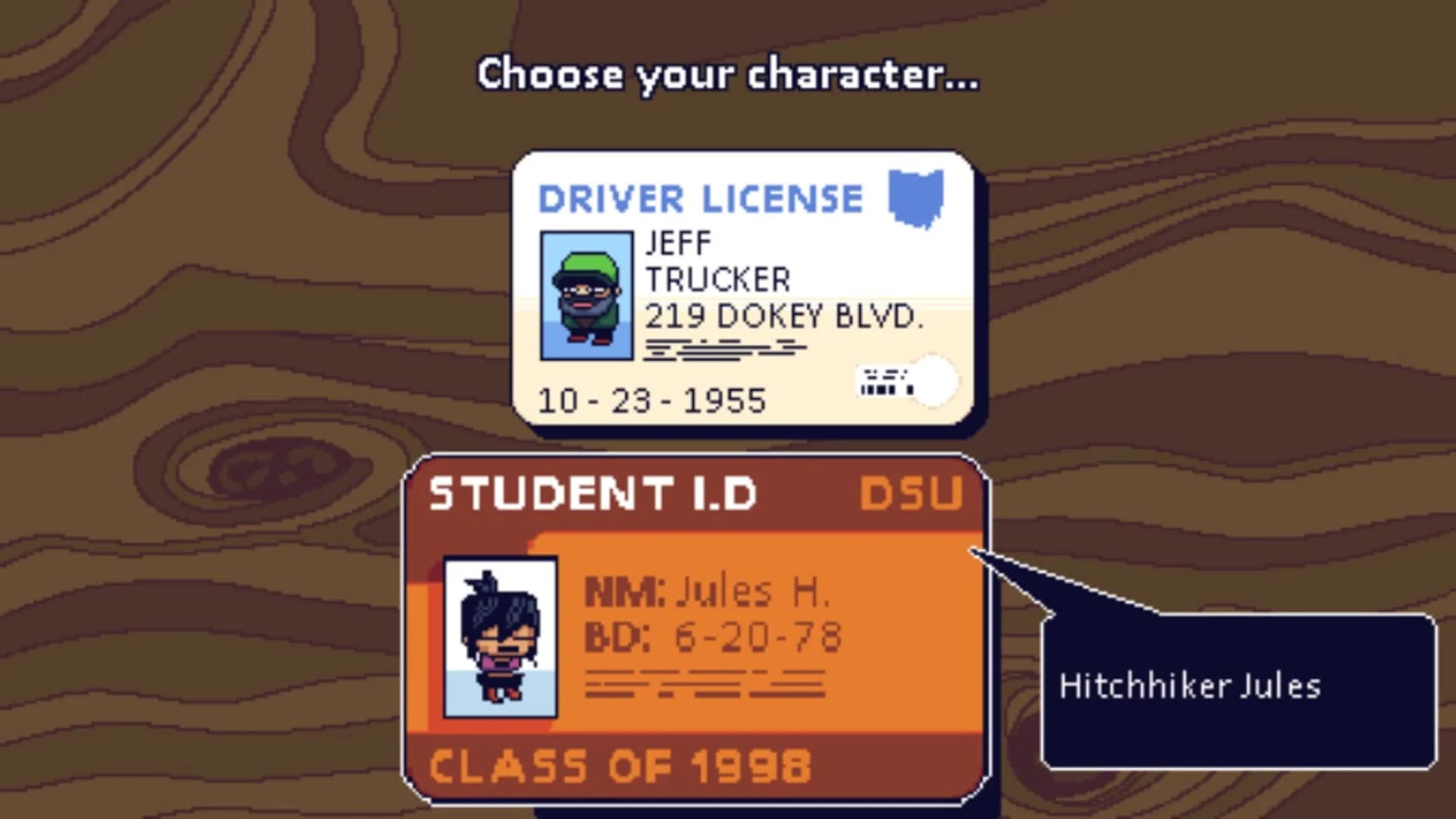
Task: Select Jeff's portrait photo on the license
Action: click(x=587, y=297)
